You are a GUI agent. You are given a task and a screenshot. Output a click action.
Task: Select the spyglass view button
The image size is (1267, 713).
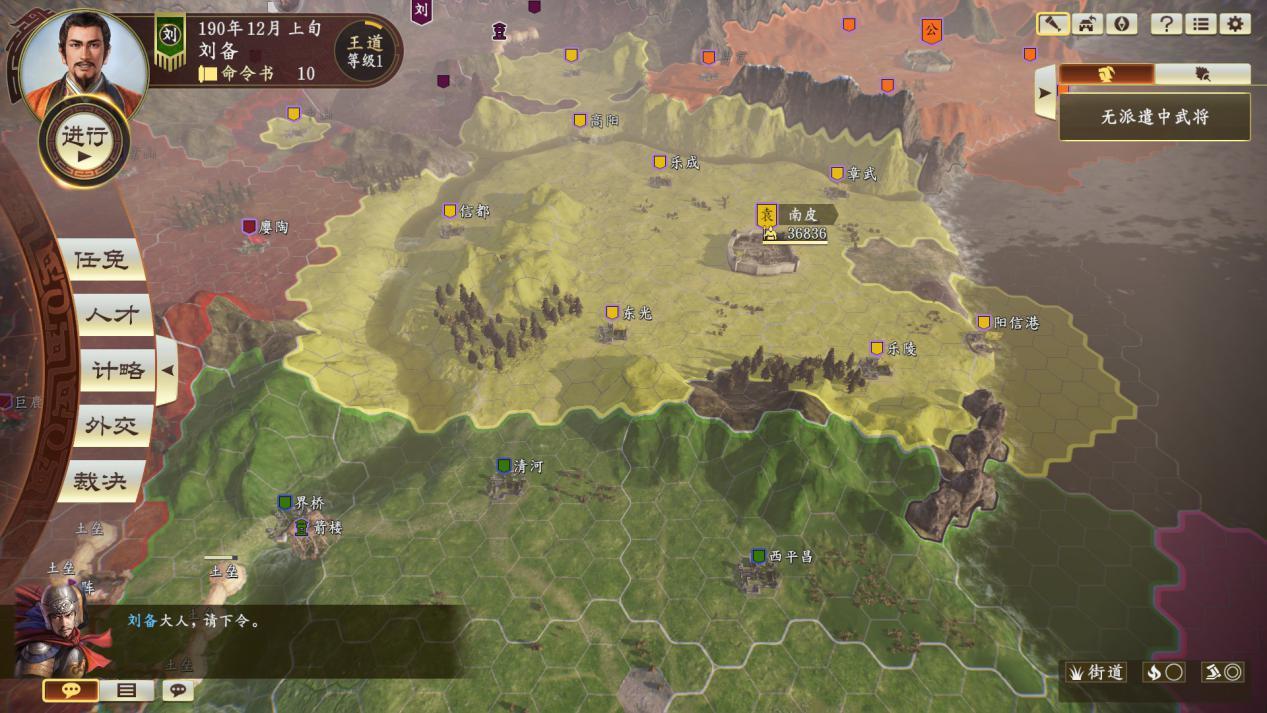coord(1052,24)
